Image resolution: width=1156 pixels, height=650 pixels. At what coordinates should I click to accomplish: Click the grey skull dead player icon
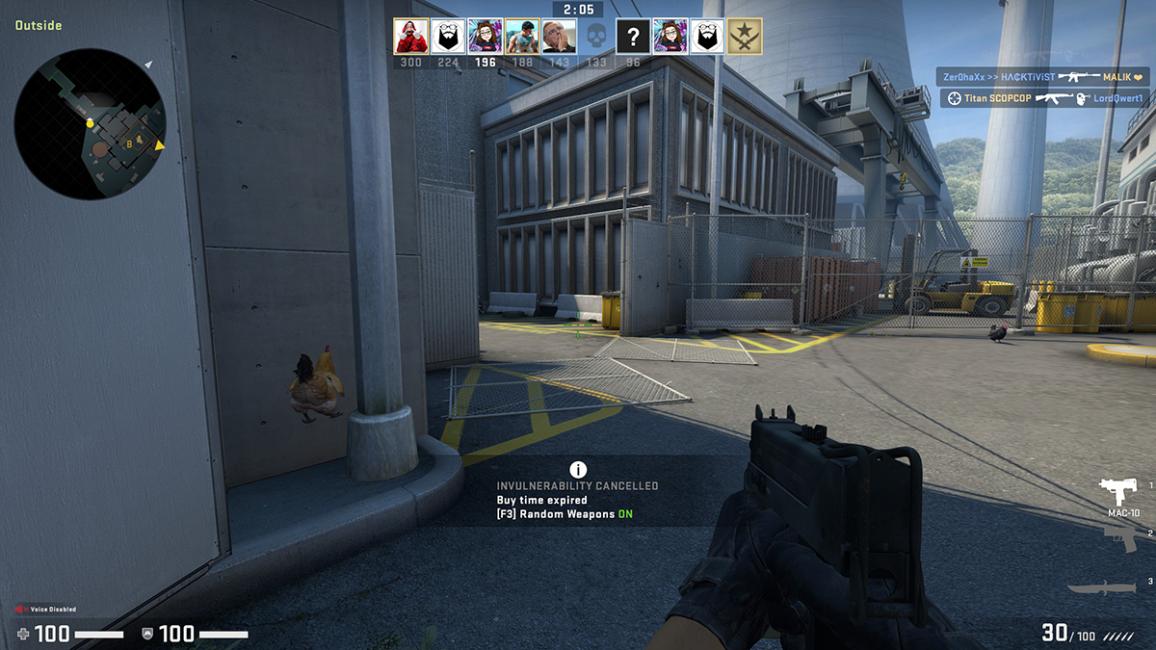[x=596, y=37]
